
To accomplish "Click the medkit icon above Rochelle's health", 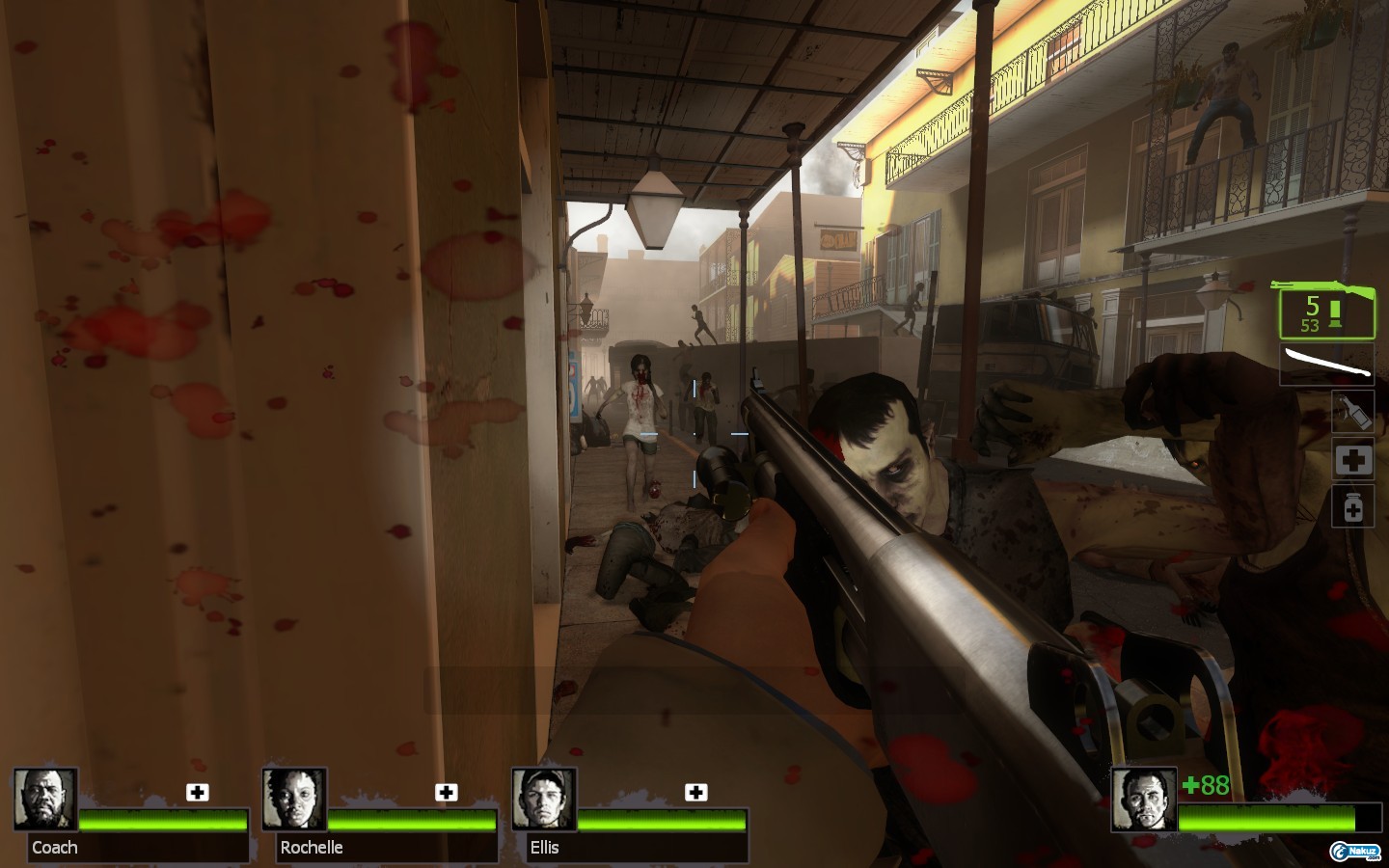I will pyautogui.click(x=446, y=793).
